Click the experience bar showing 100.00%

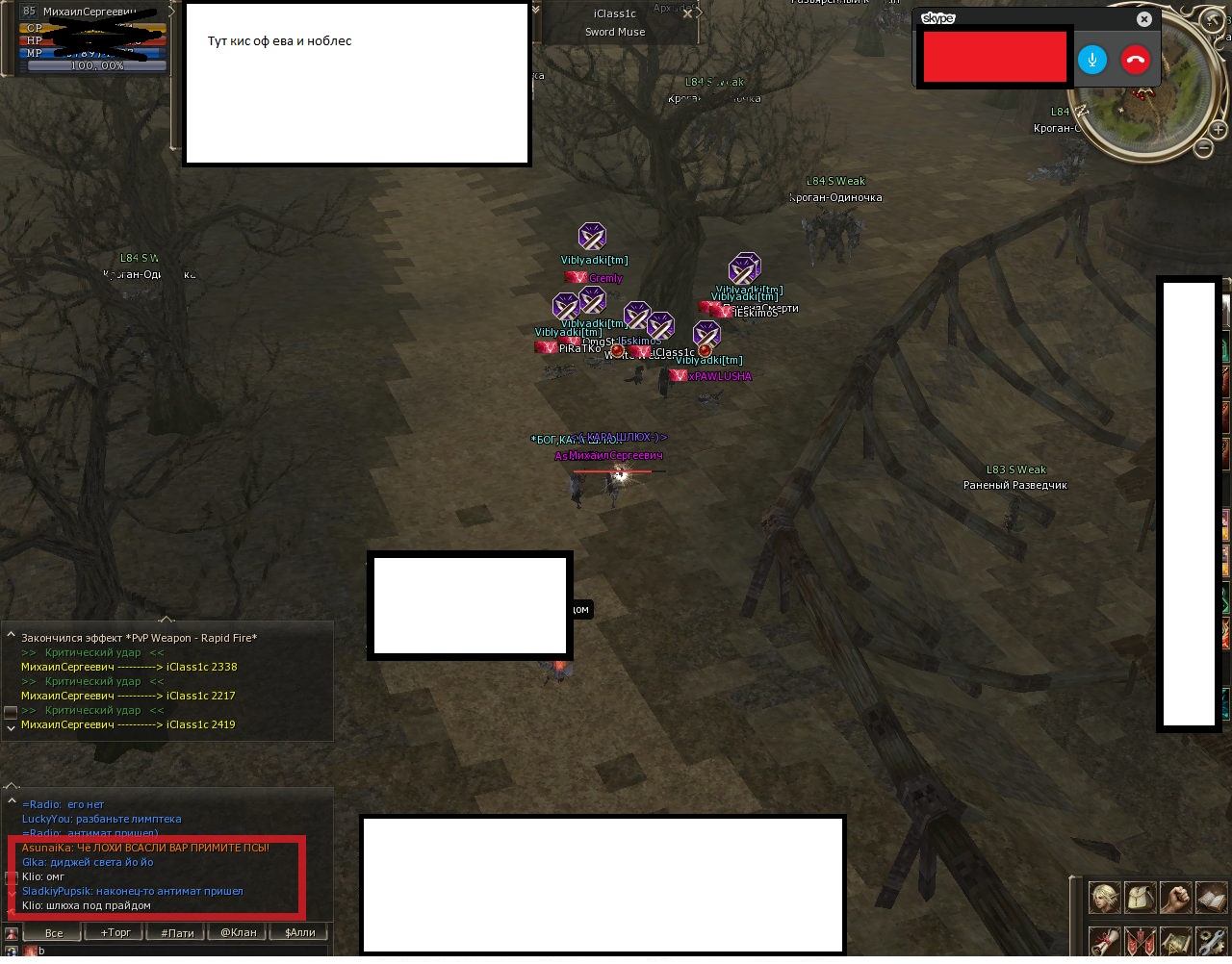click(96, 65)
